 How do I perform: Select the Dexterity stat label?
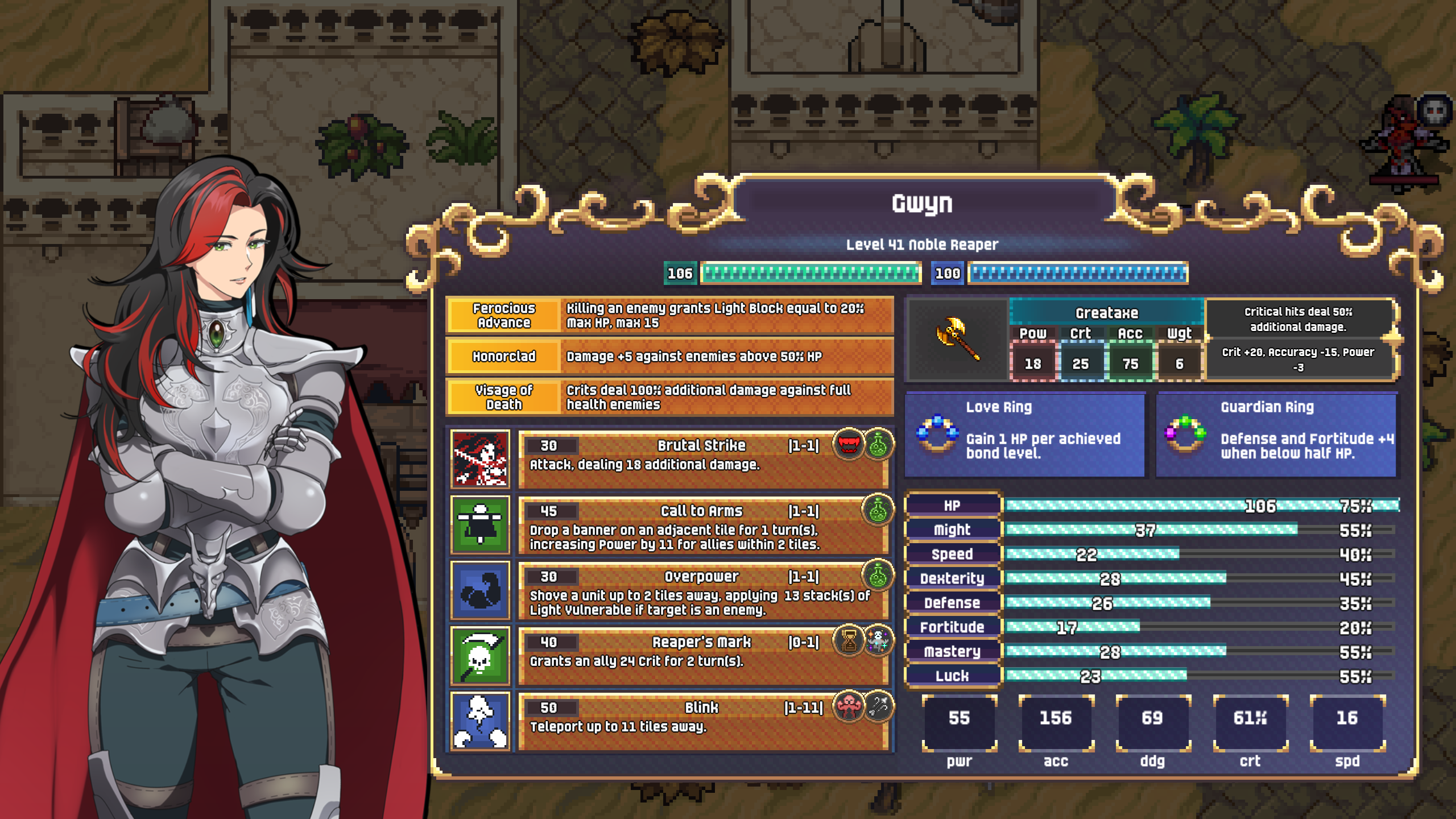952,578
